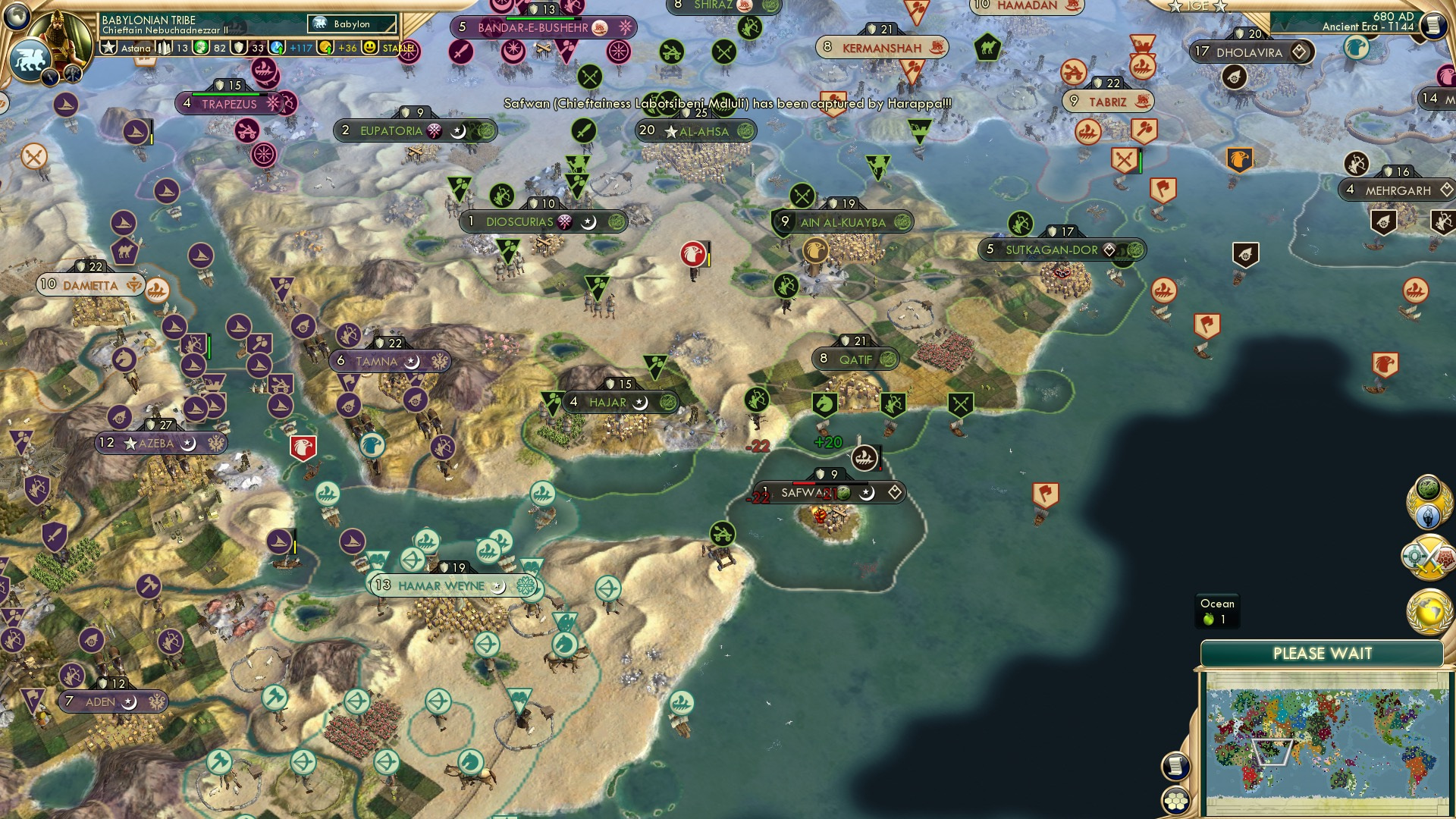Toggle strategic view with the hex icon near the minimap
Screen dimensions: 1456x819
click(x=1176, y=802)
